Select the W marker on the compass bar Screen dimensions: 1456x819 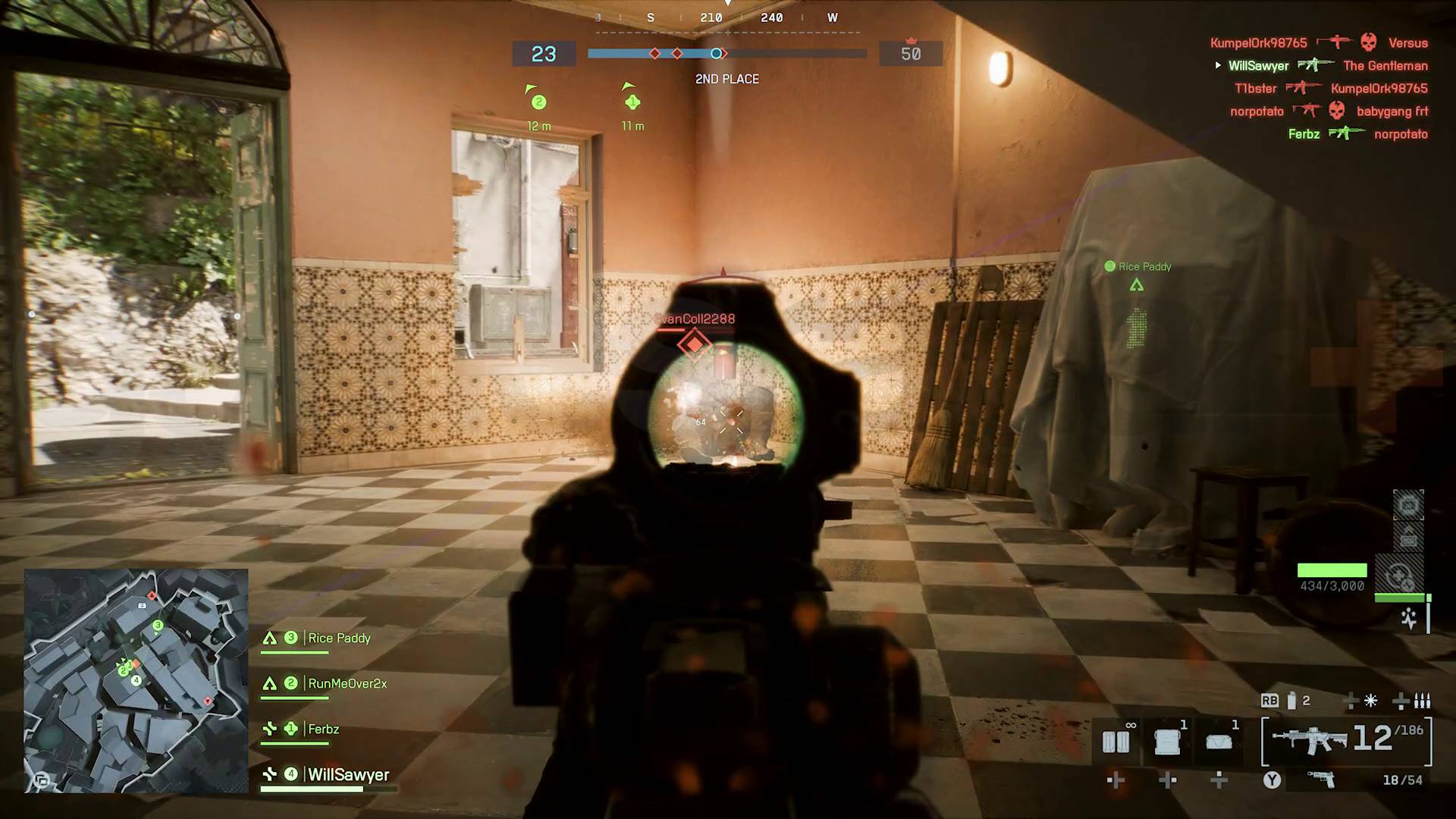click(x=832, y=17)
